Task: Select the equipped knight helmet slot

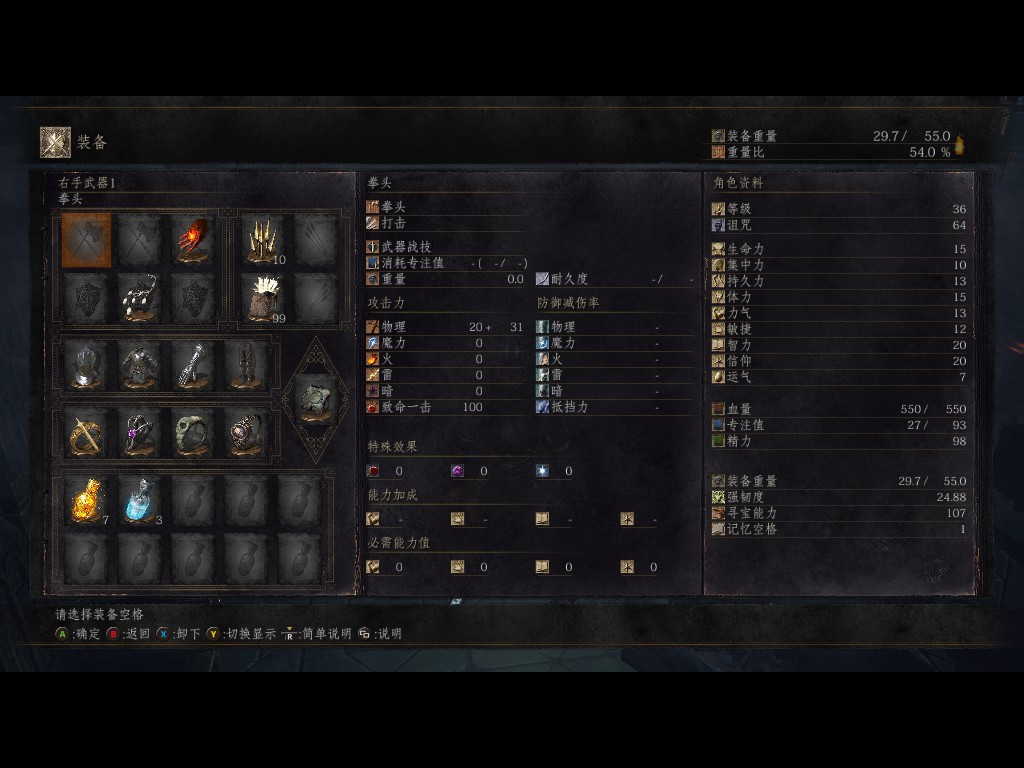Action: click(x=87, y=366)
